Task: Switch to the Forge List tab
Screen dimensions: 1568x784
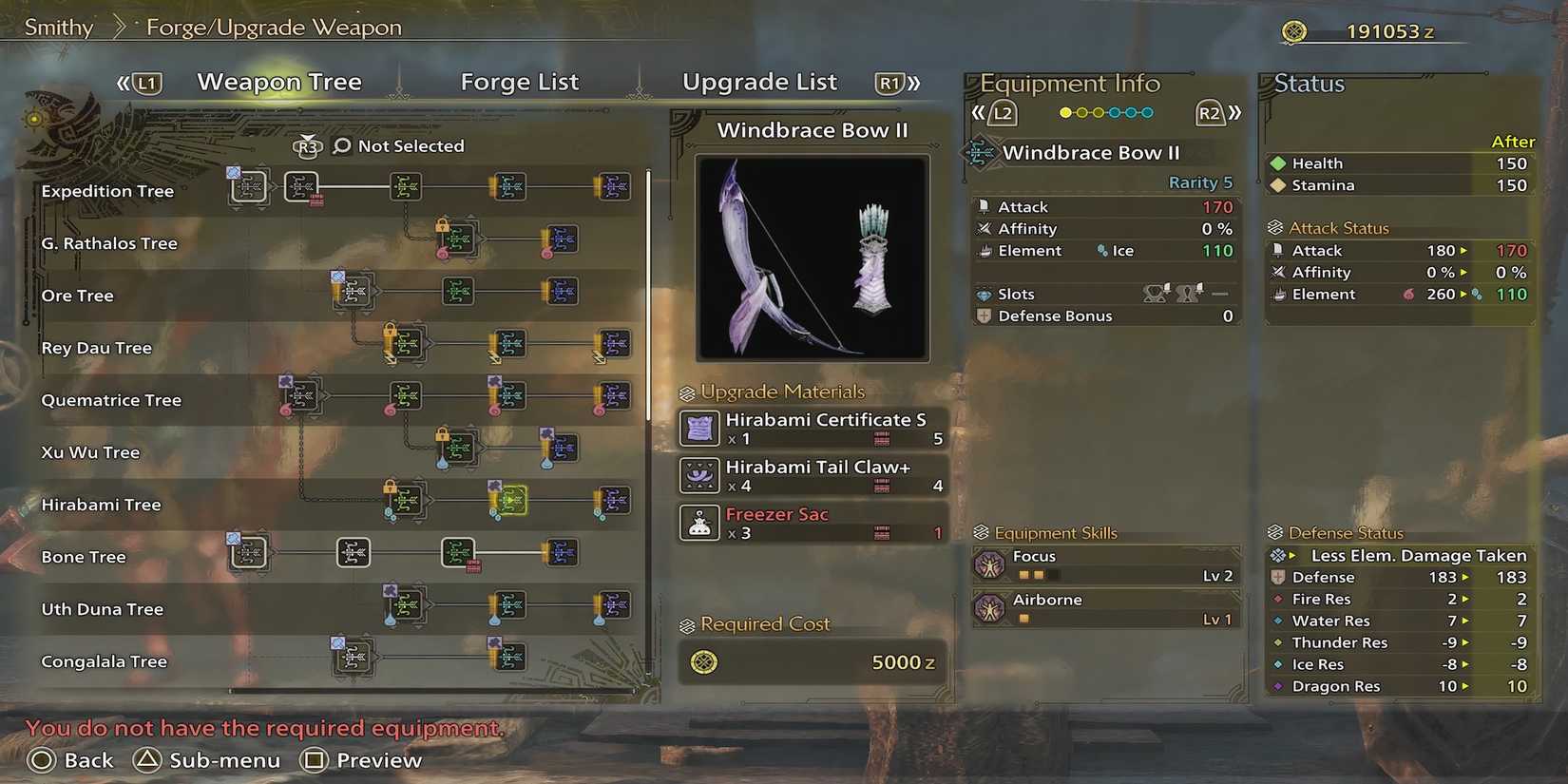Action: (x=519, y=82)
